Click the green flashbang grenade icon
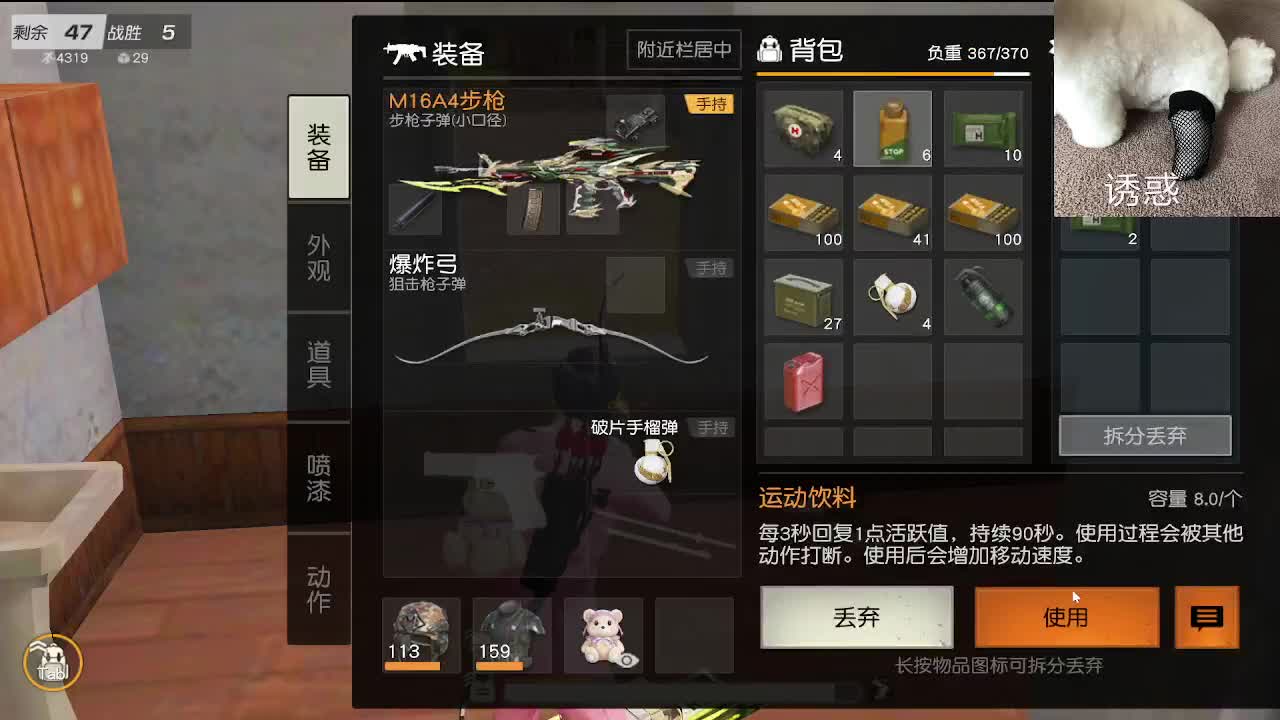 tap(983, 296)
